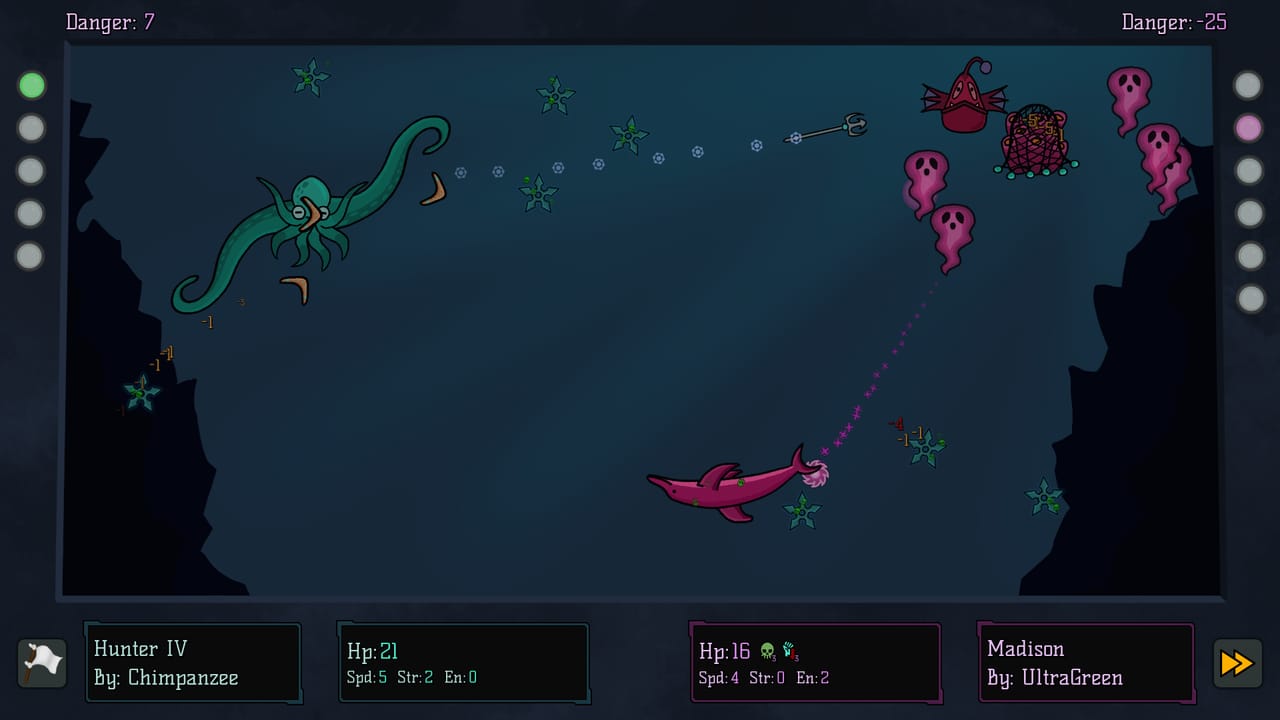Inspect the green poison skull icon beside Hp:16
This screenshot has width=1280, height=720.
pos(767,649)
